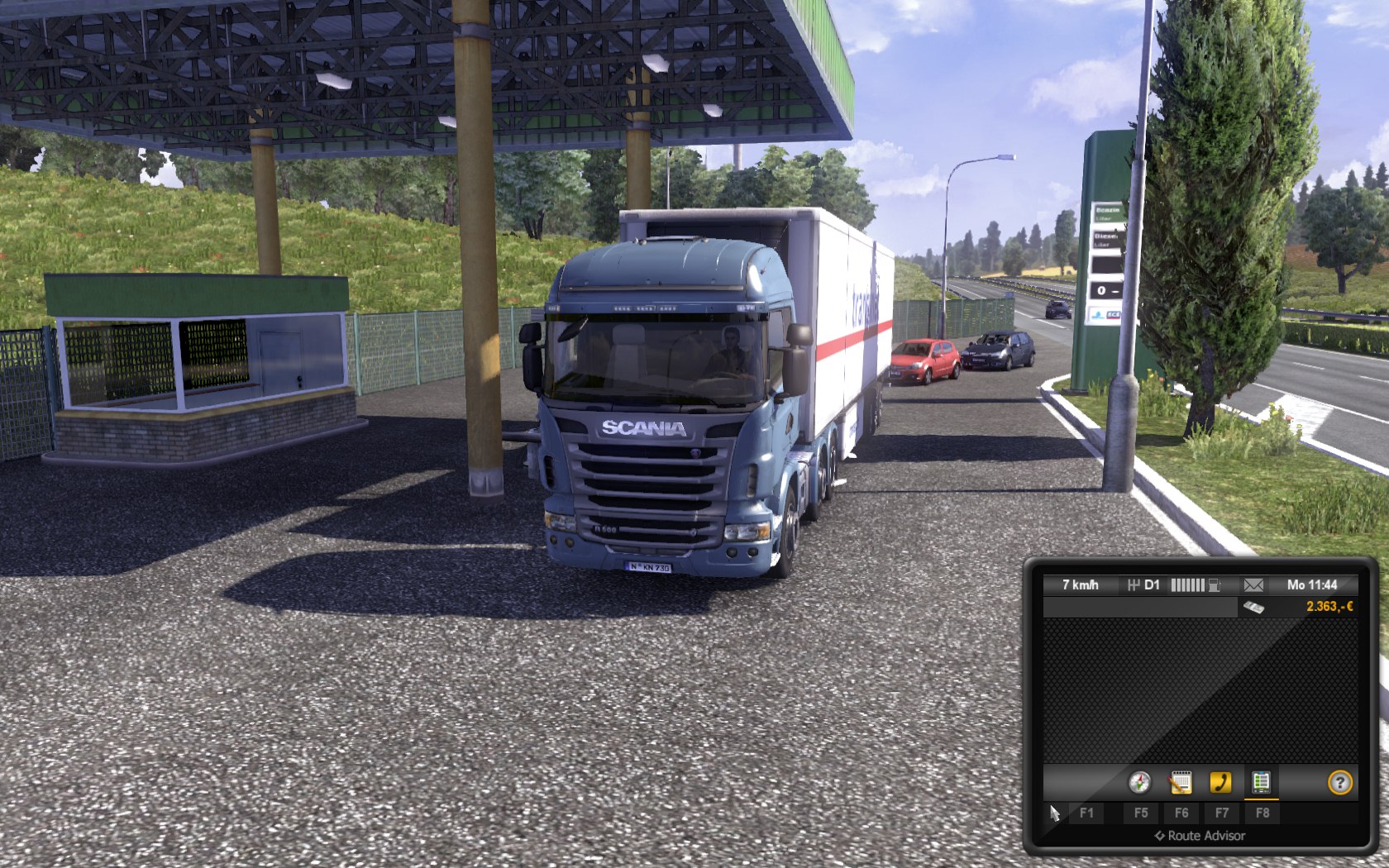The width and height of the screenshot is (1389, 868).
Task: Open the yellow phone assistance tab
Action: [1220, 782]
